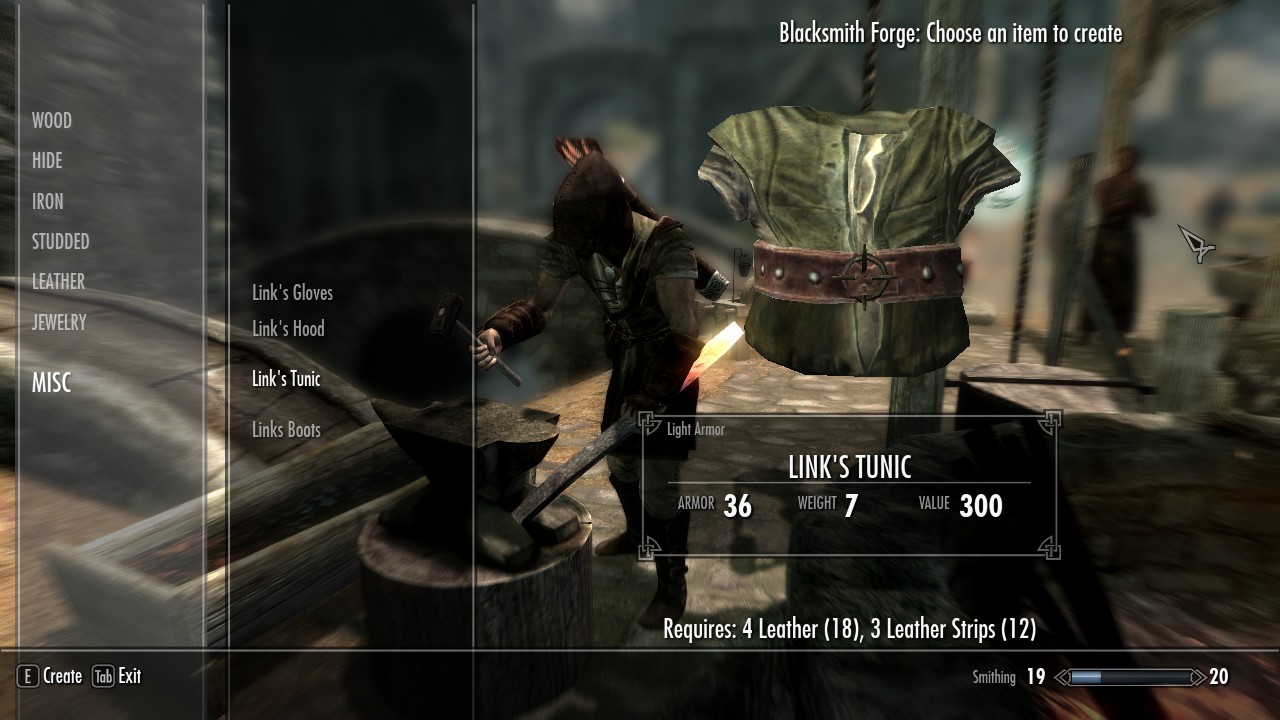Choose Link's Gloves from the list
Image resolution: width=1280 pixels, height=720 pixels.
click(x=292, y=293)
